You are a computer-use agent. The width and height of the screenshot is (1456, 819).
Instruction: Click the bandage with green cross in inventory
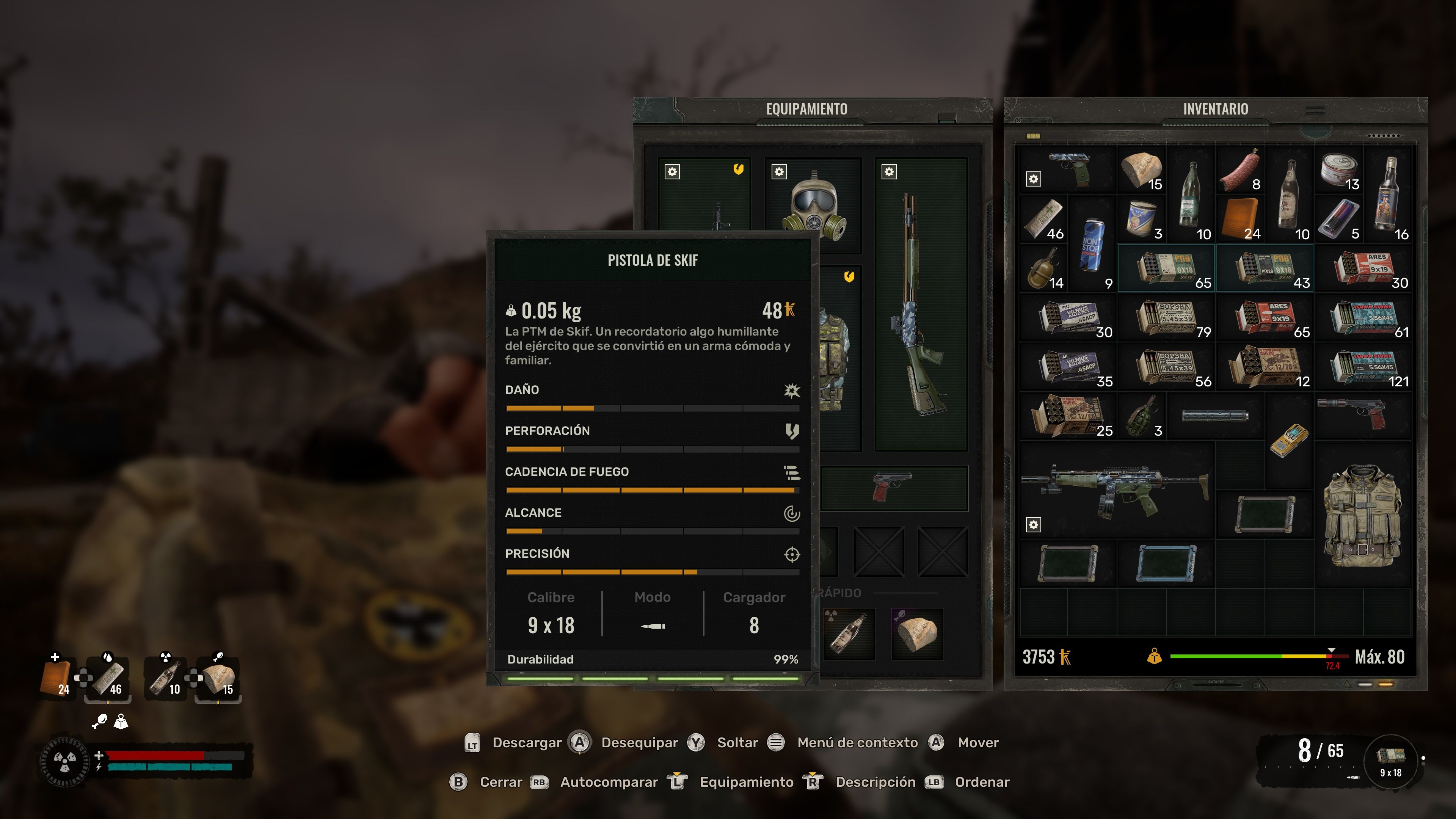1043,218
